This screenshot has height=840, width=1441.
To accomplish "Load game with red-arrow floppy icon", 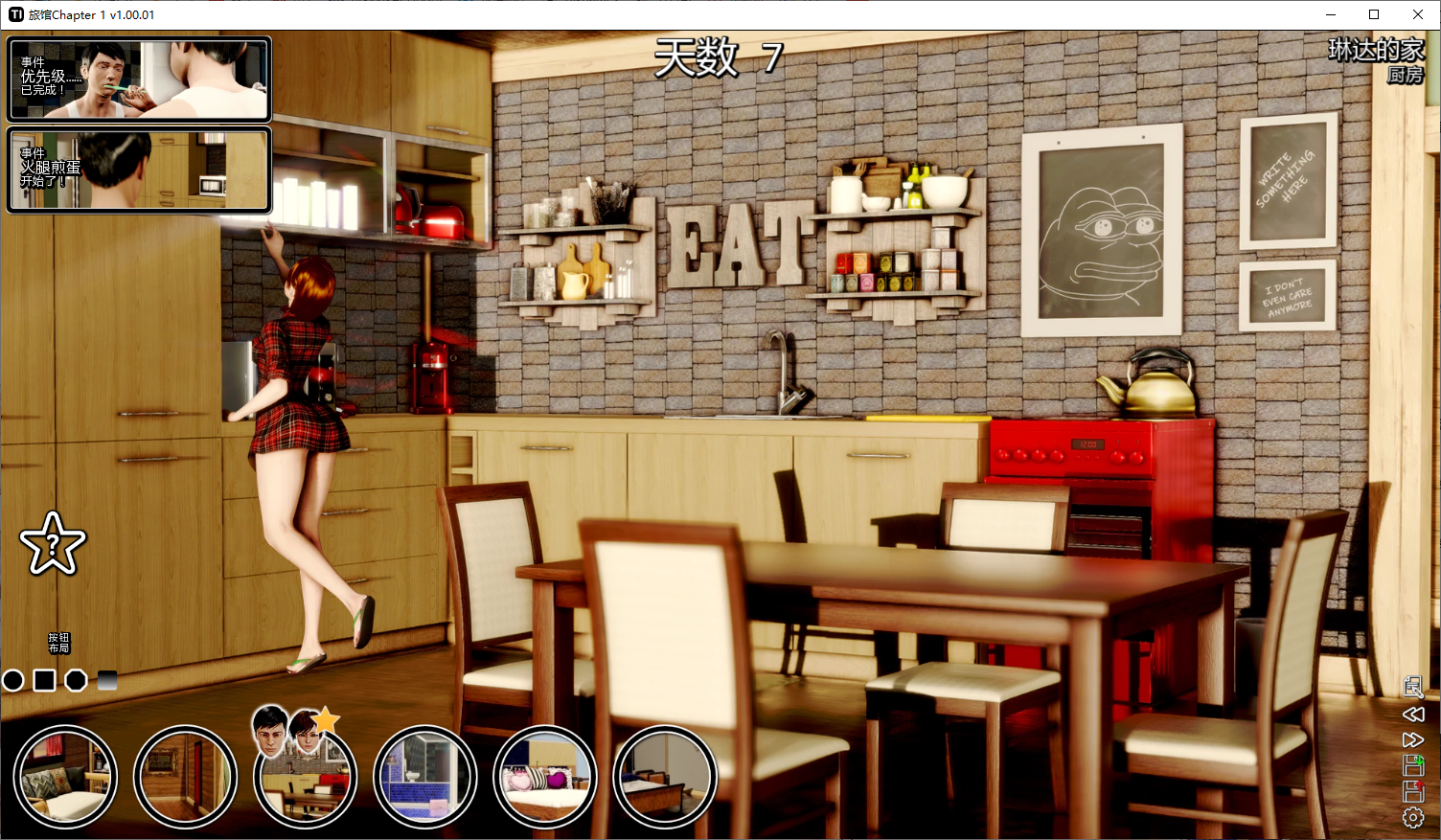I will (1413, 791).
